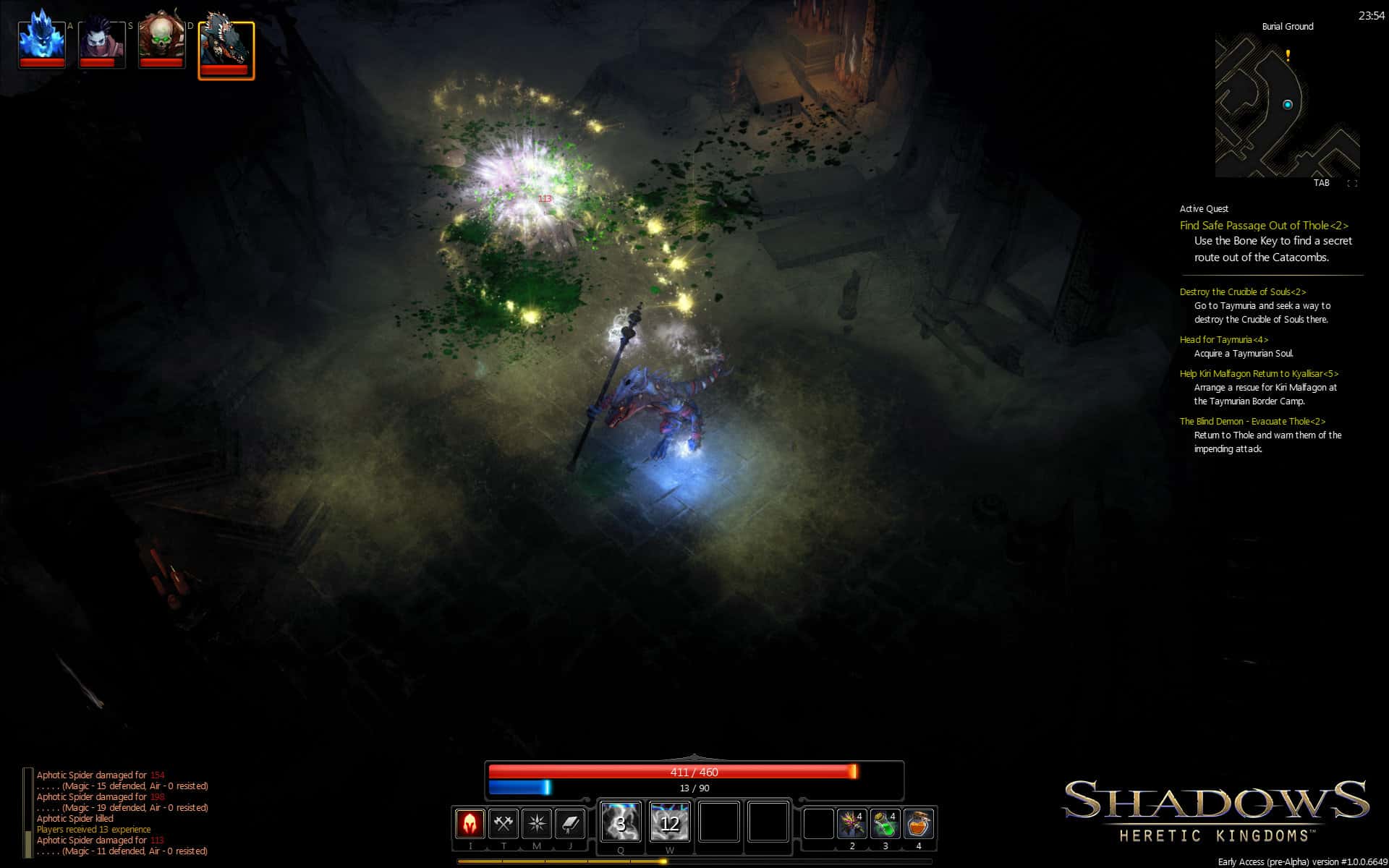Open the Inventory with the helmet icon
Viewport: 1389px width, 868px height.
pos(470,825)
